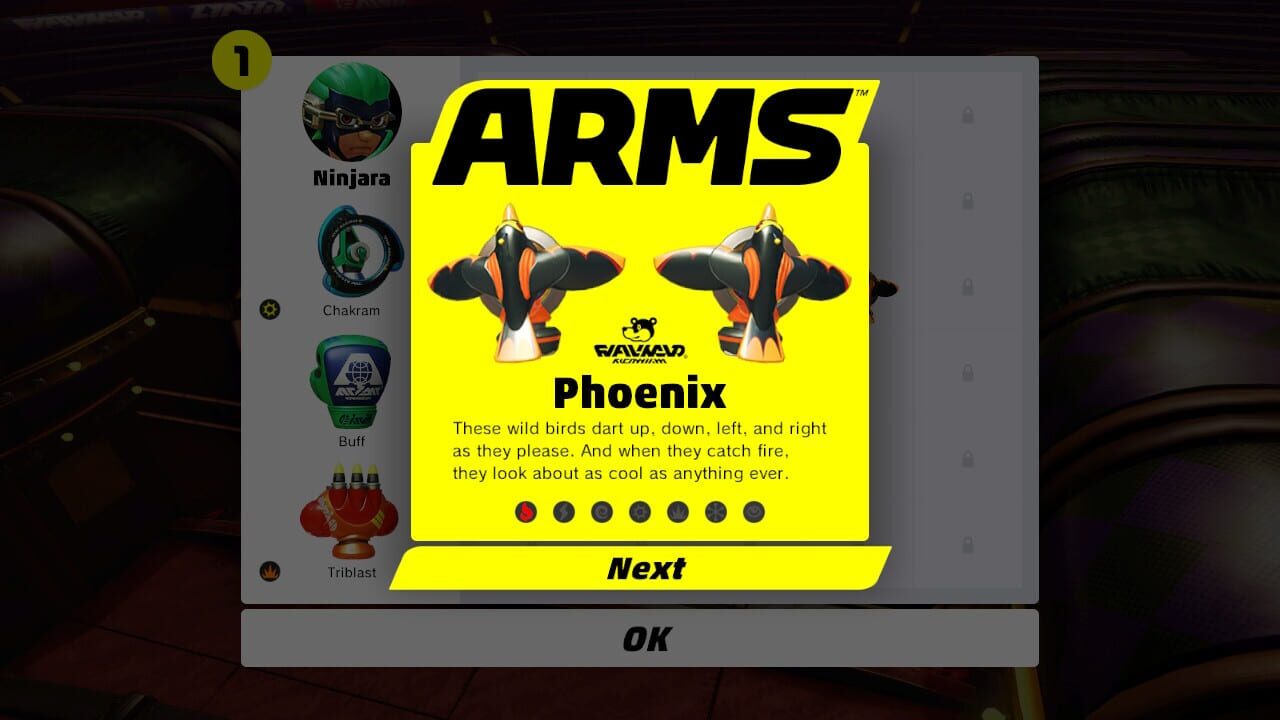Select the Ice attribute icon
The height and width of the screenshot is (720, 1280).
click(714, 511)
